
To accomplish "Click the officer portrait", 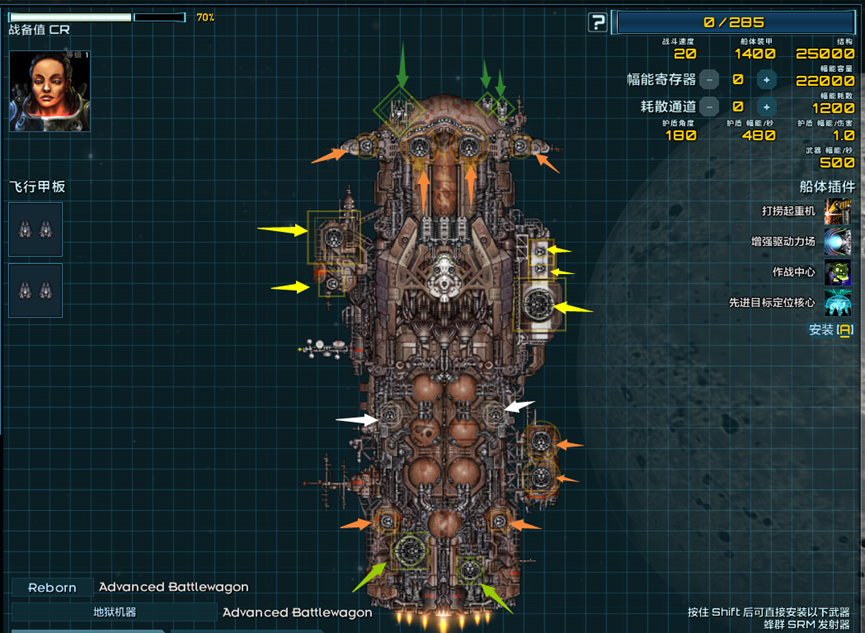I will tap(49, 91).
